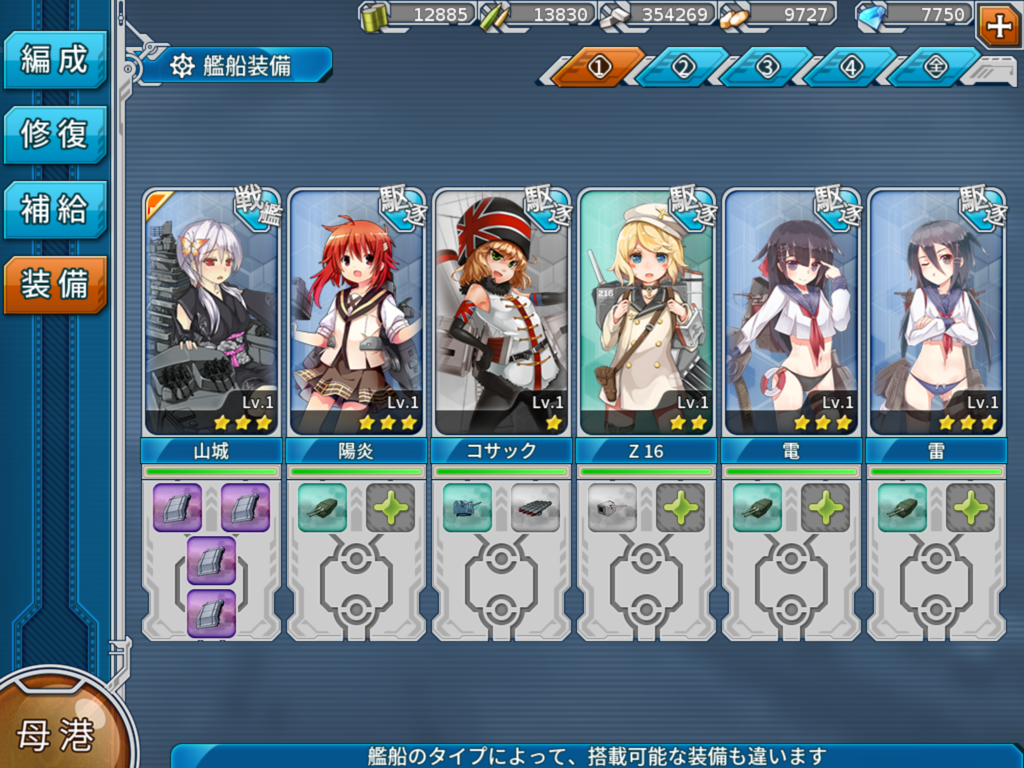Show the 全 all-ships tab
This screenshot has height=768, width=1024.
pos(935,67)
